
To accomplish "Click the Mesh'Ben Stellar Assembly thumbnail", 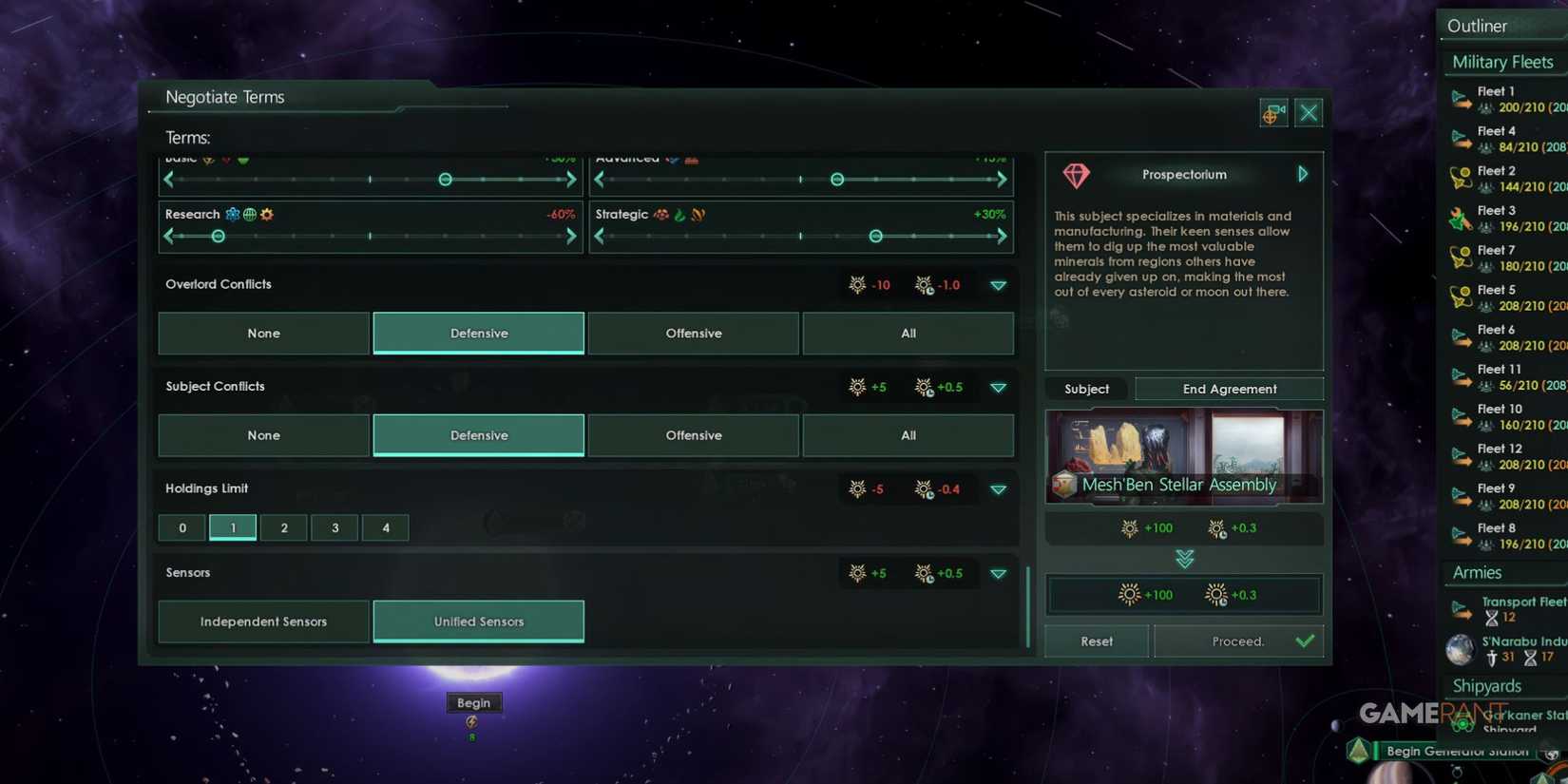I will pyautogui.click(x=1183, y=456).
